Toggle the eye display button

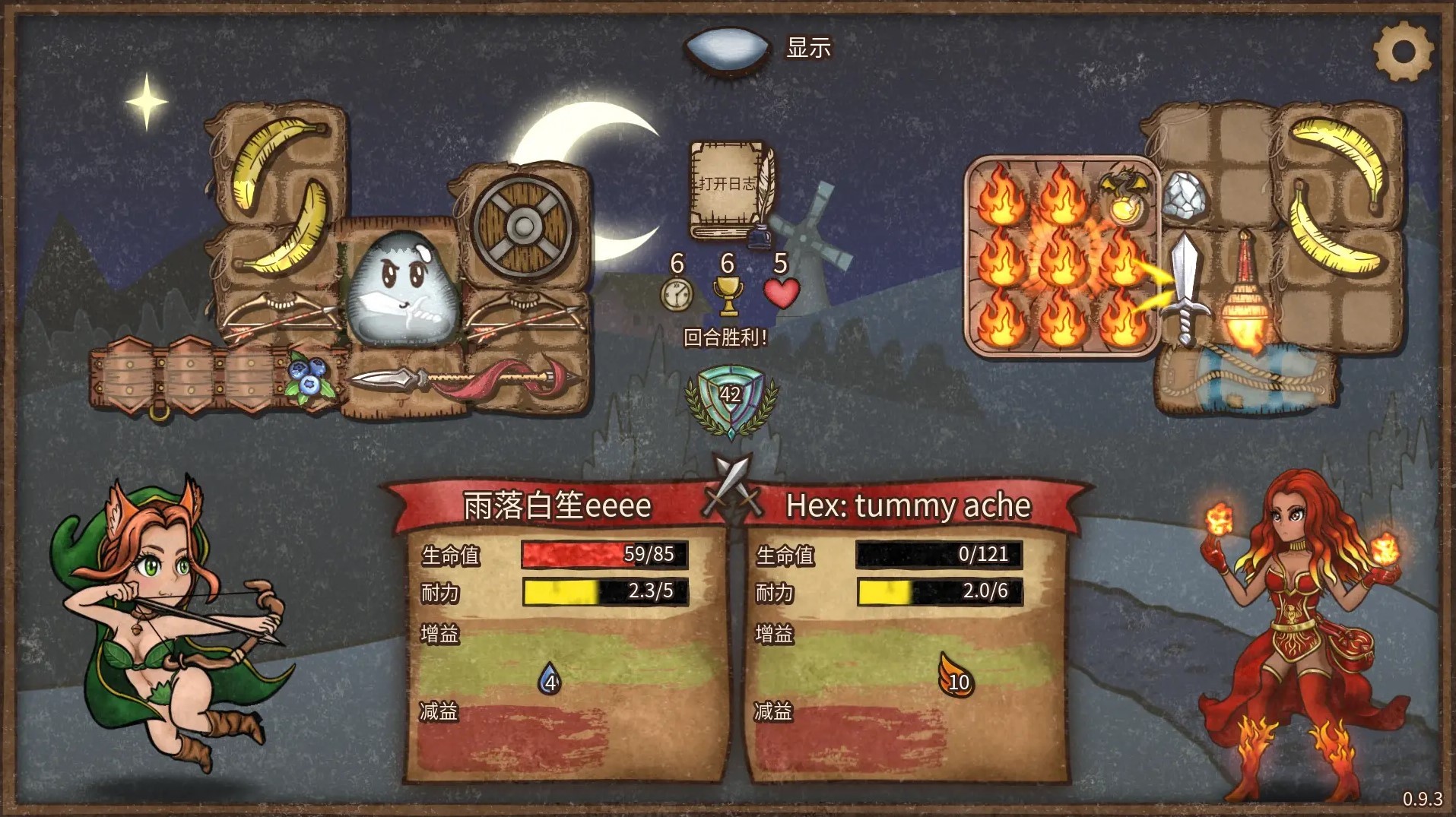[728, 49]
